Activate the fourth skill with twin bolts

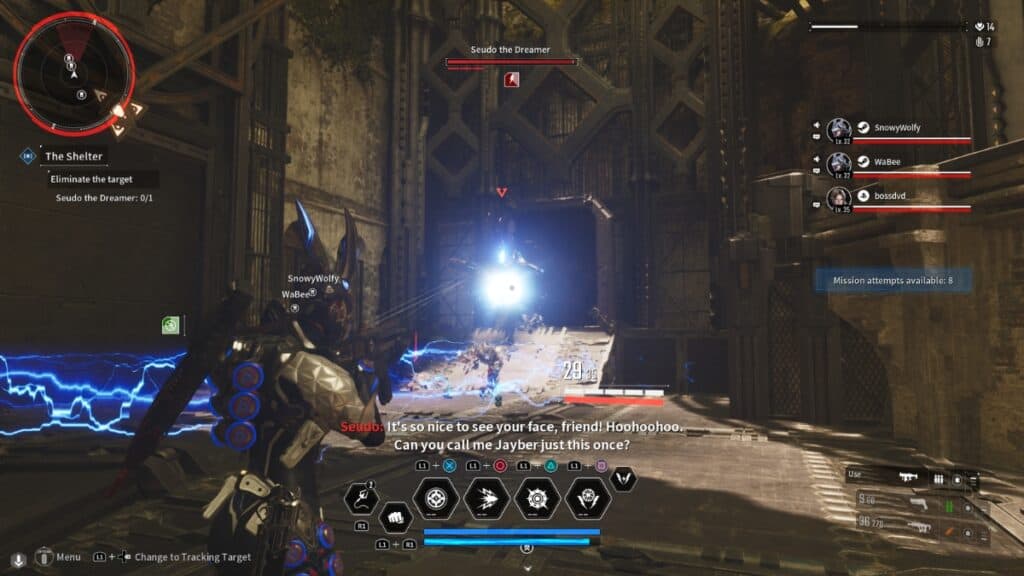(x=587, y=497)
